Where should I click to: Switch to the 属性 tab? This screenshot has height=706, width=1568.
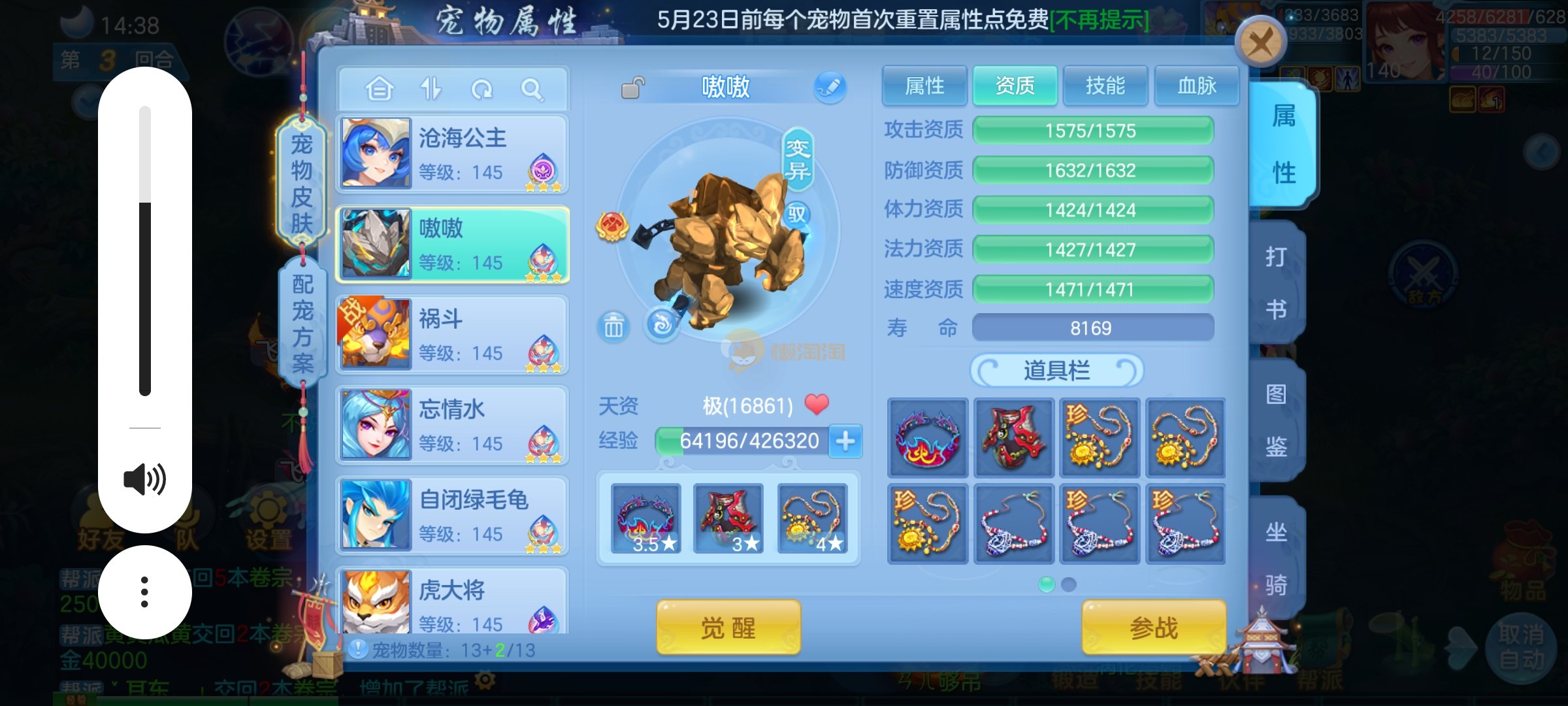924,86
